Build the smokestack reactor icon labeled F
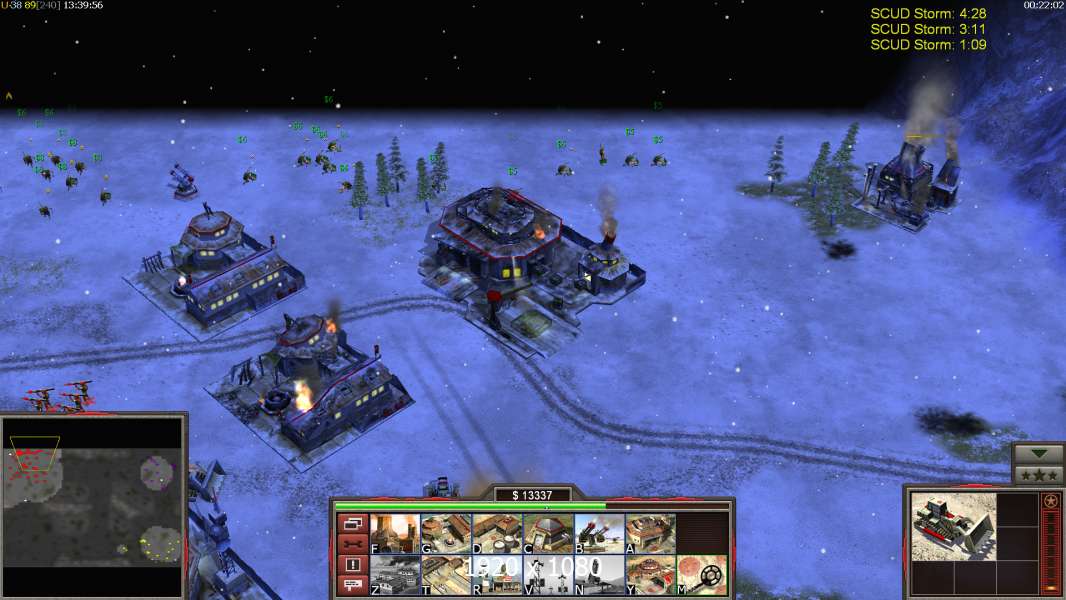This screenshot has height=600, width=1066. 395,534
